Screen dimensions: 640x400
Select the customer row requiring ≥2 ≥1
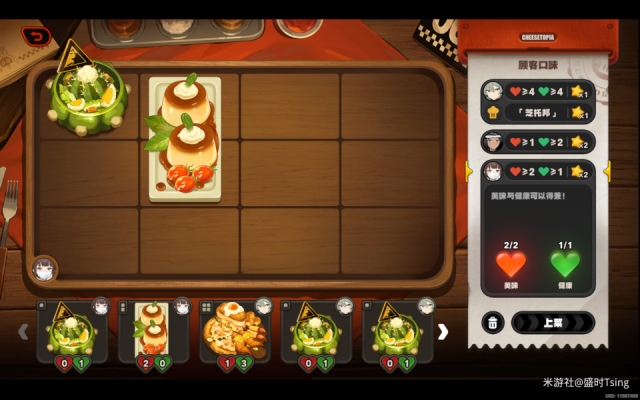pos(537,171)
